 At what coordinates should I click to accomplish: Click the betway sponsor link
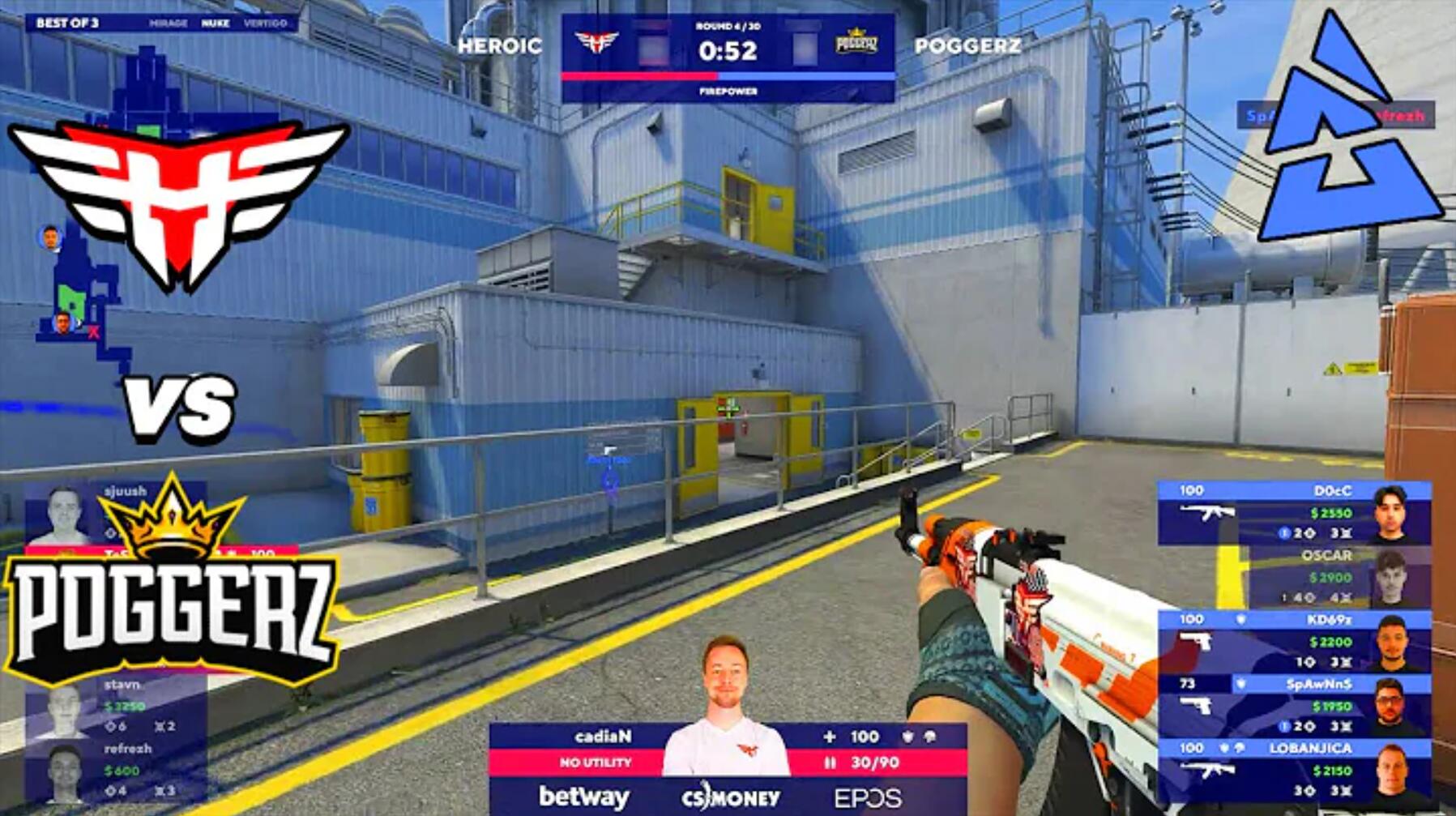(583, 797)
